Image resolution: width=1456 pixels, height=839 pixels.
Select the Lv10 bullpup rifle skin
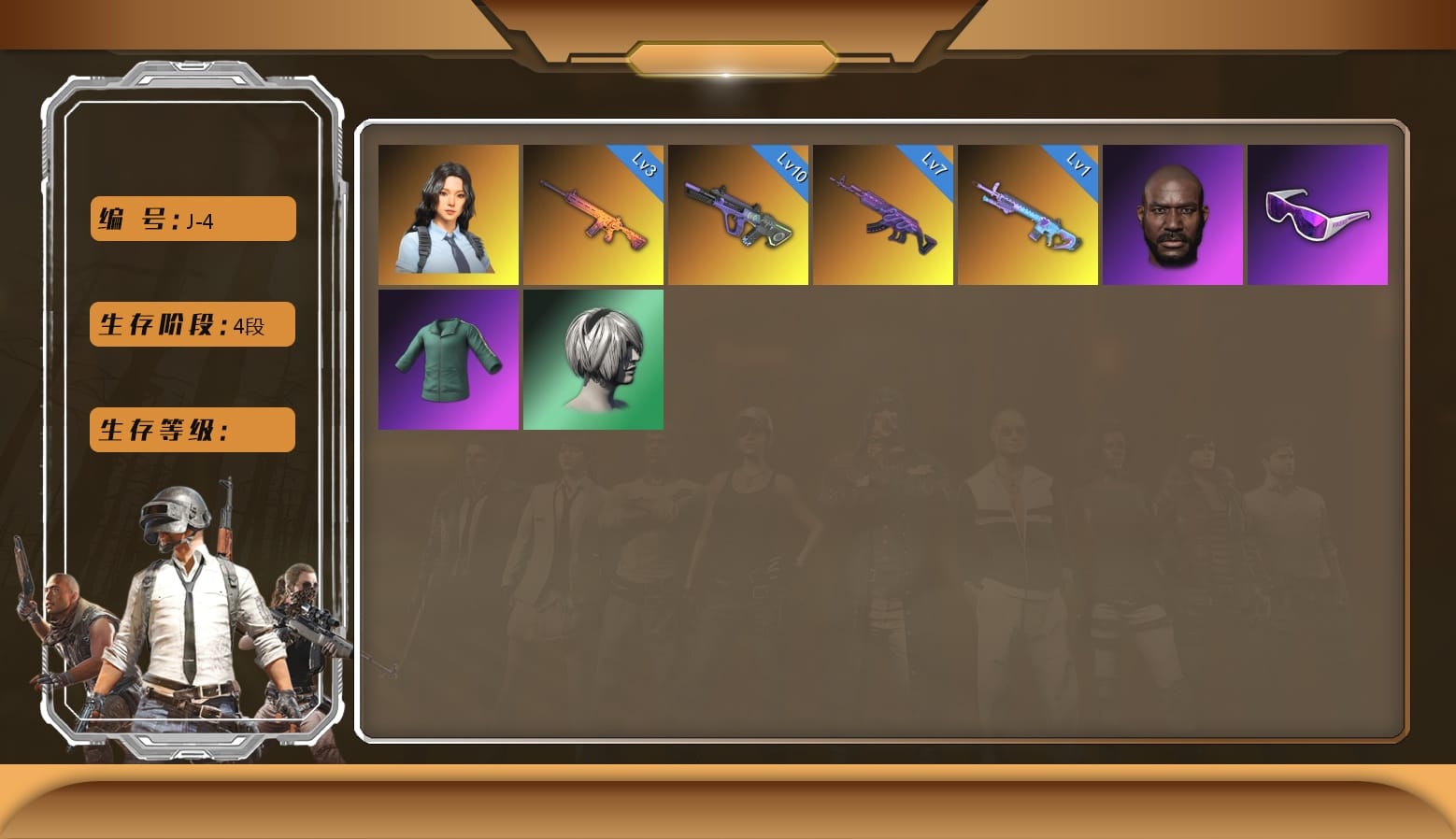pyautogui.click(x=738, y=215)
